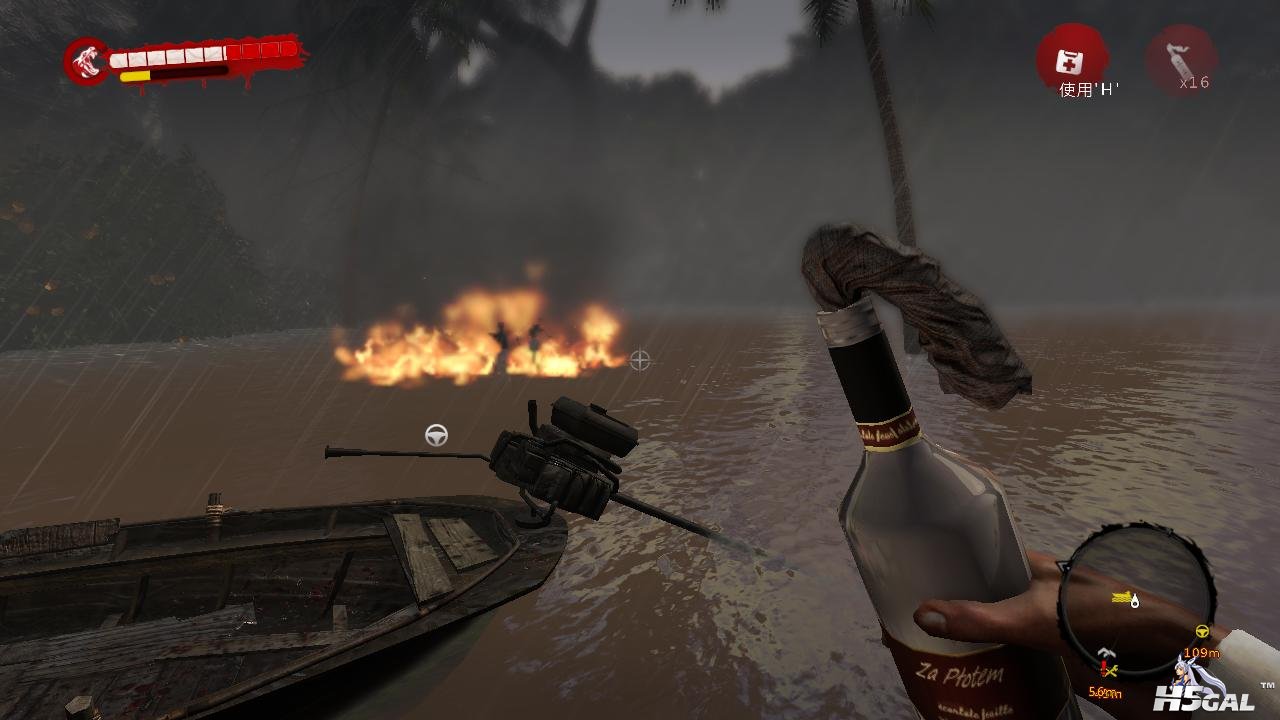Click the red fury portrait icon

[x=86, y=62]
